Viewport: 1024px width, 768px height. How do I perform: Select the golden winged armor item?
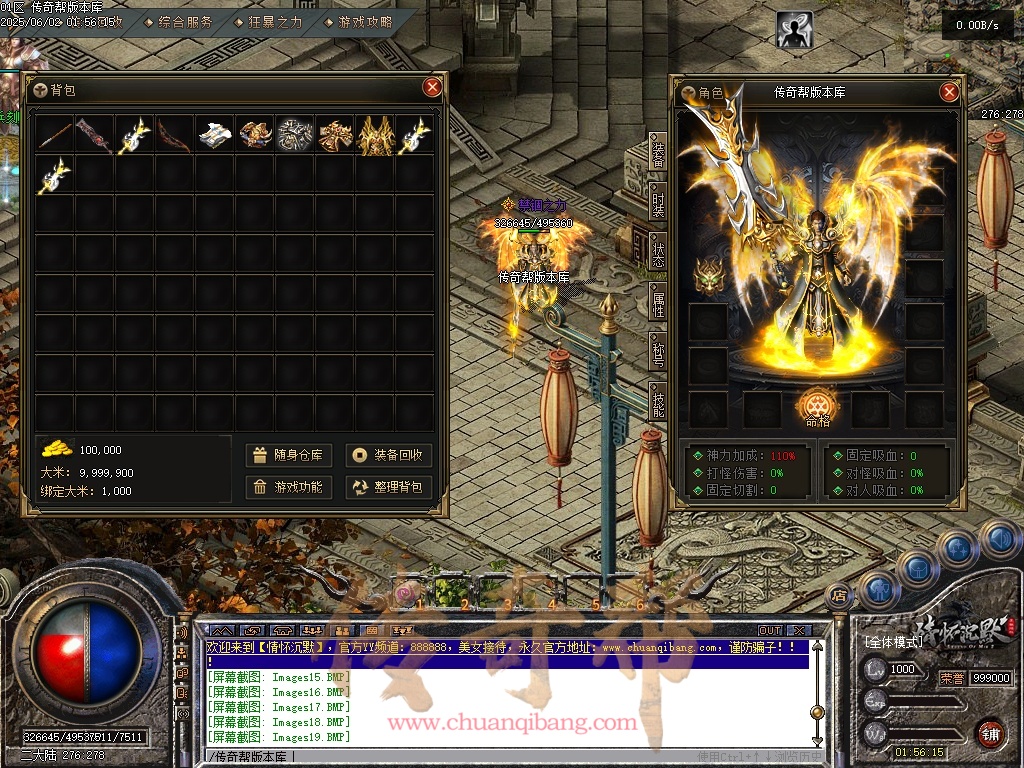[375, 135]
